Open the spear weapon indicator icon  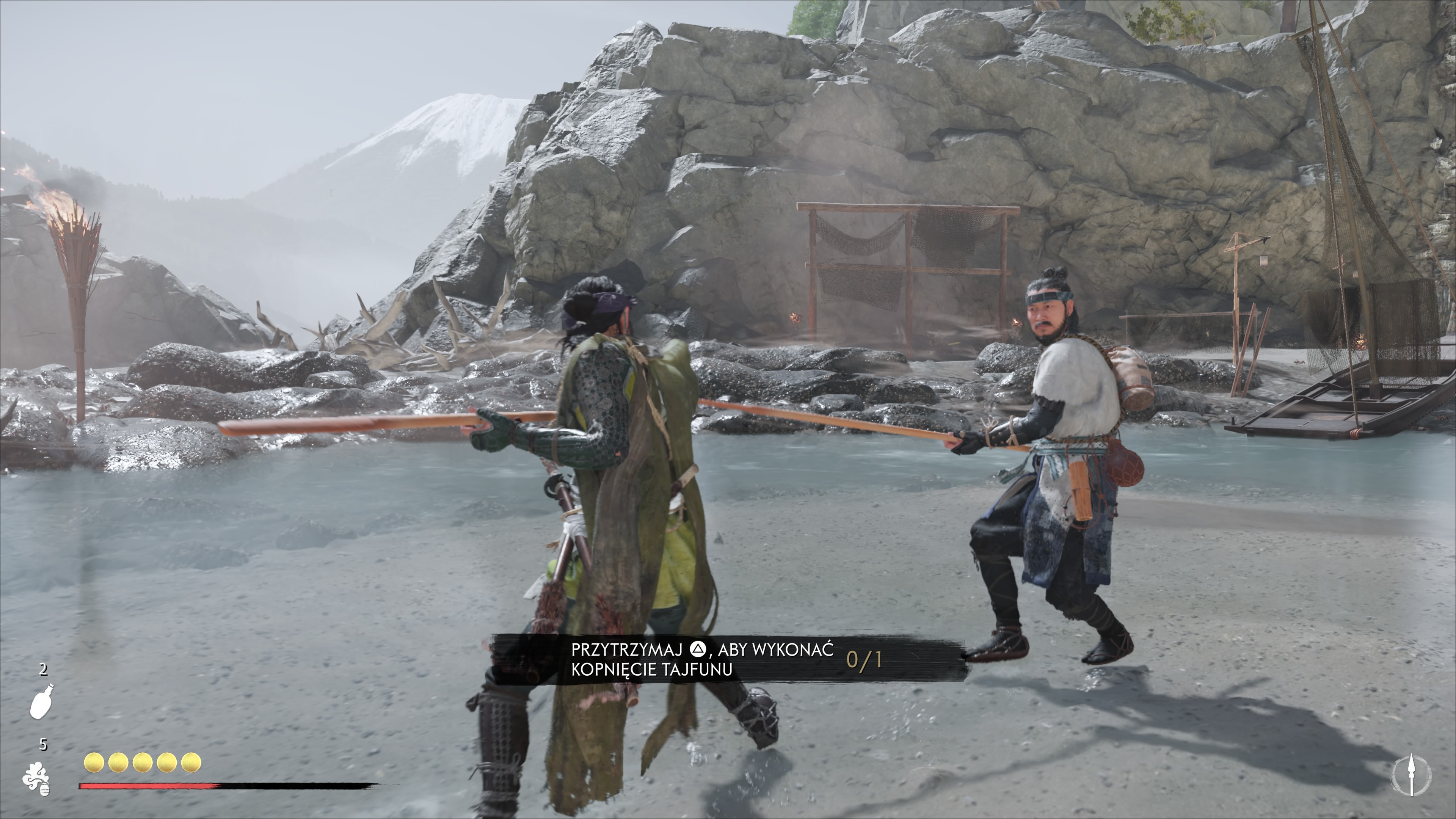(1411, 775)
